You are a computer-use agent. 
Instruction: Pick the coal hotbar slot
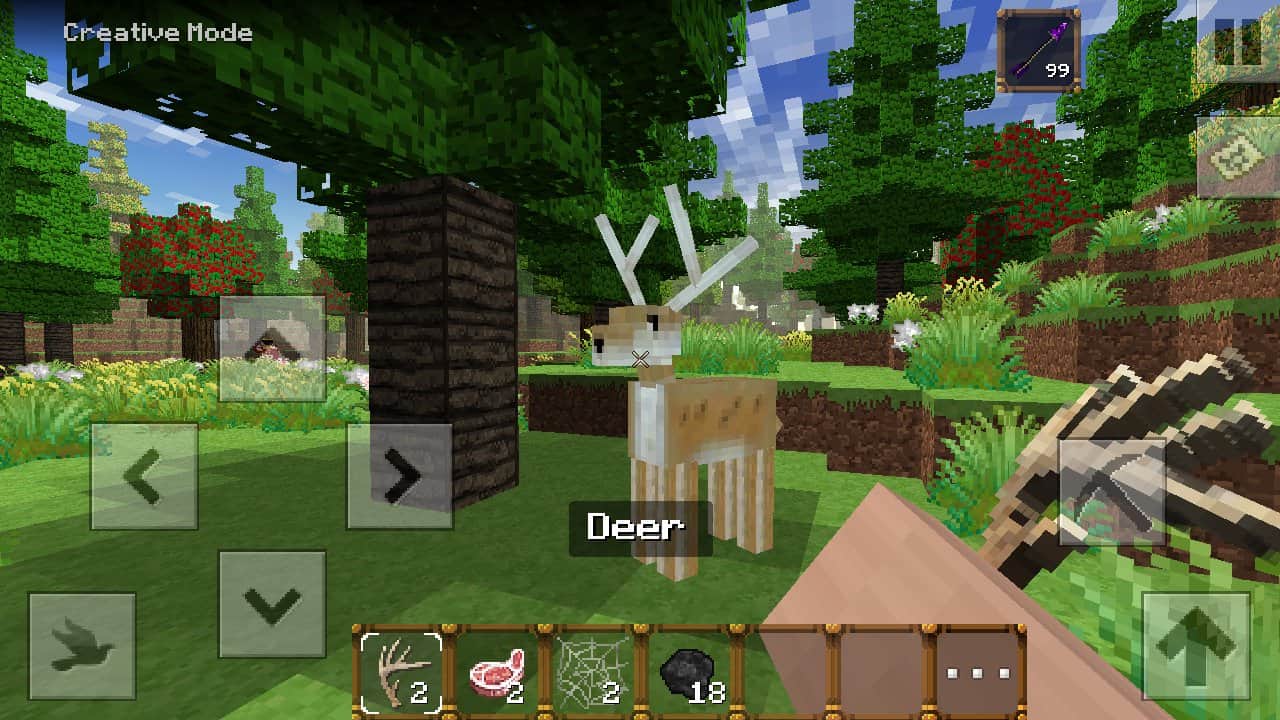pyautogui.click(x=689, y=671)
